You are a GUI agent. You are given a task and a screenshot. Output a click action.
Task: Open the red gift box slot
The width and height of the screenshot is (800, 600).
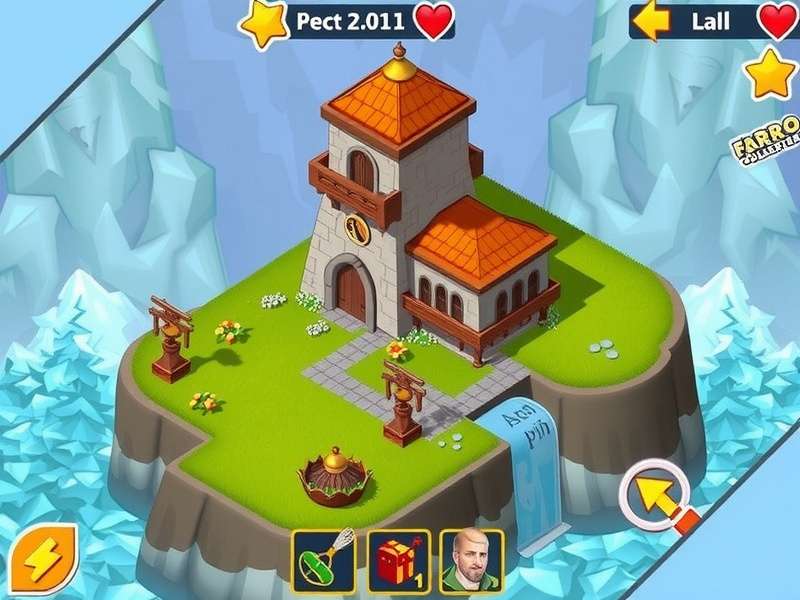[399, 562]
